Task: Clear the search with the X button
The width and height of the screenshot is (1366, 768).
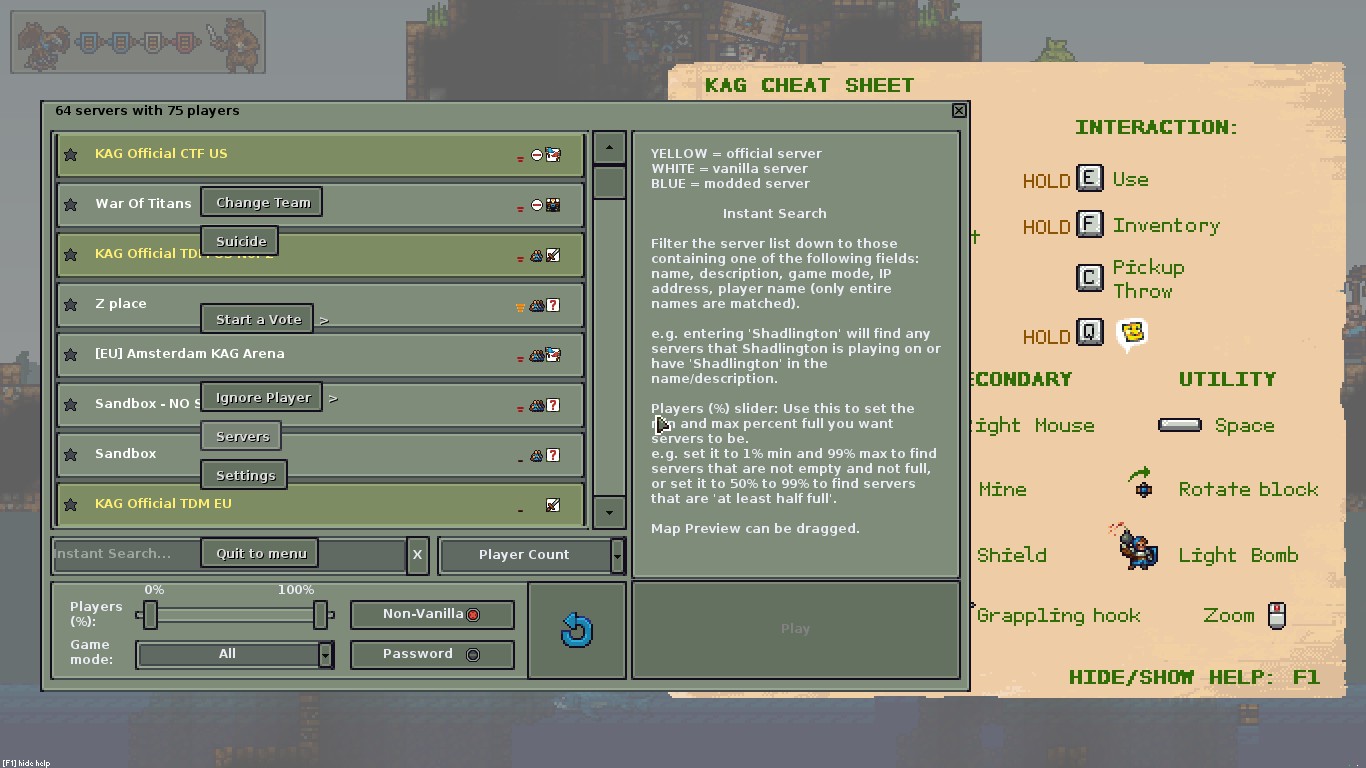Action: [417, 554]
